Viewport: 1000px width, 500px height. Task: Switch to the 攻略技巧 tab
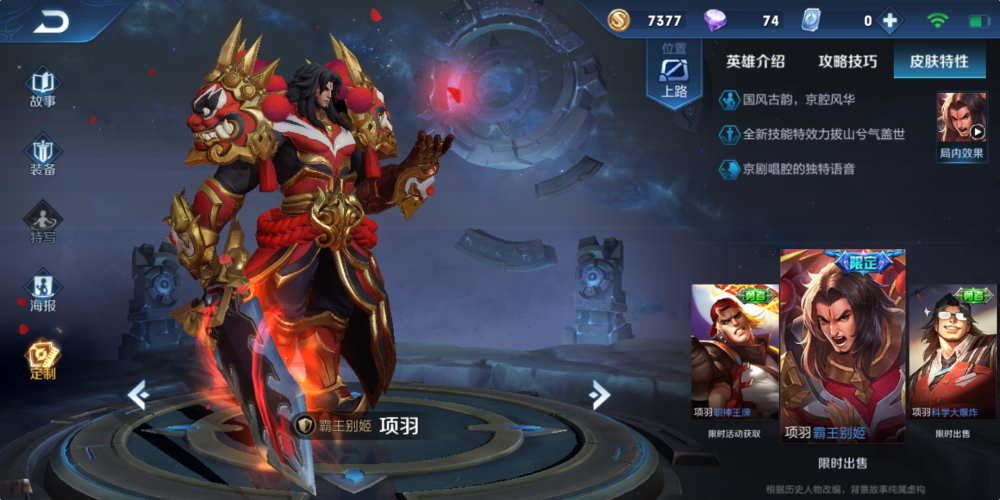click(x=847, y=61)
